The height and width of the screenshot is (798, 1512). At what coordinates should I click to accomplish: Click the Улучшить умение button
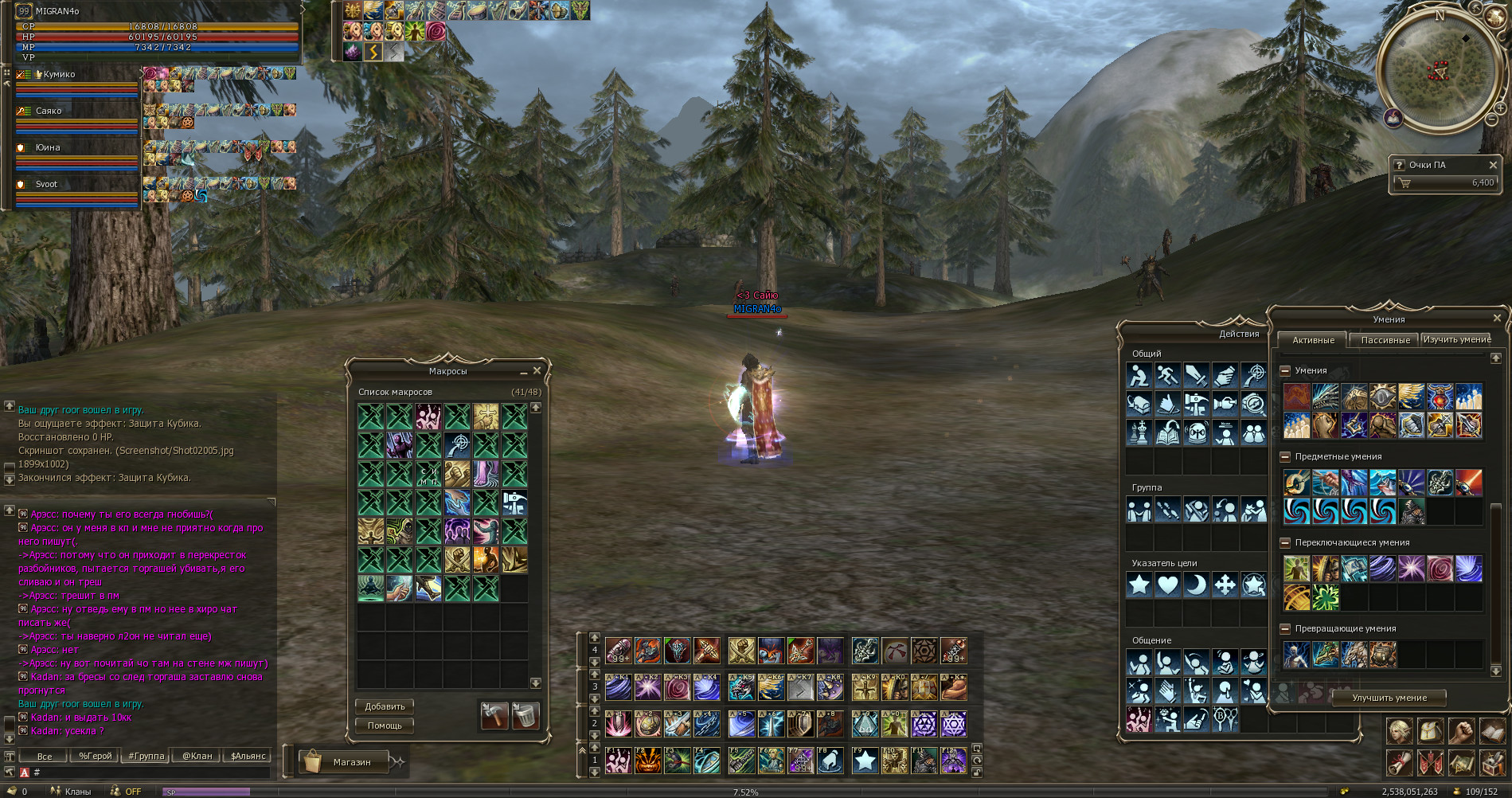coord(1389,698)
